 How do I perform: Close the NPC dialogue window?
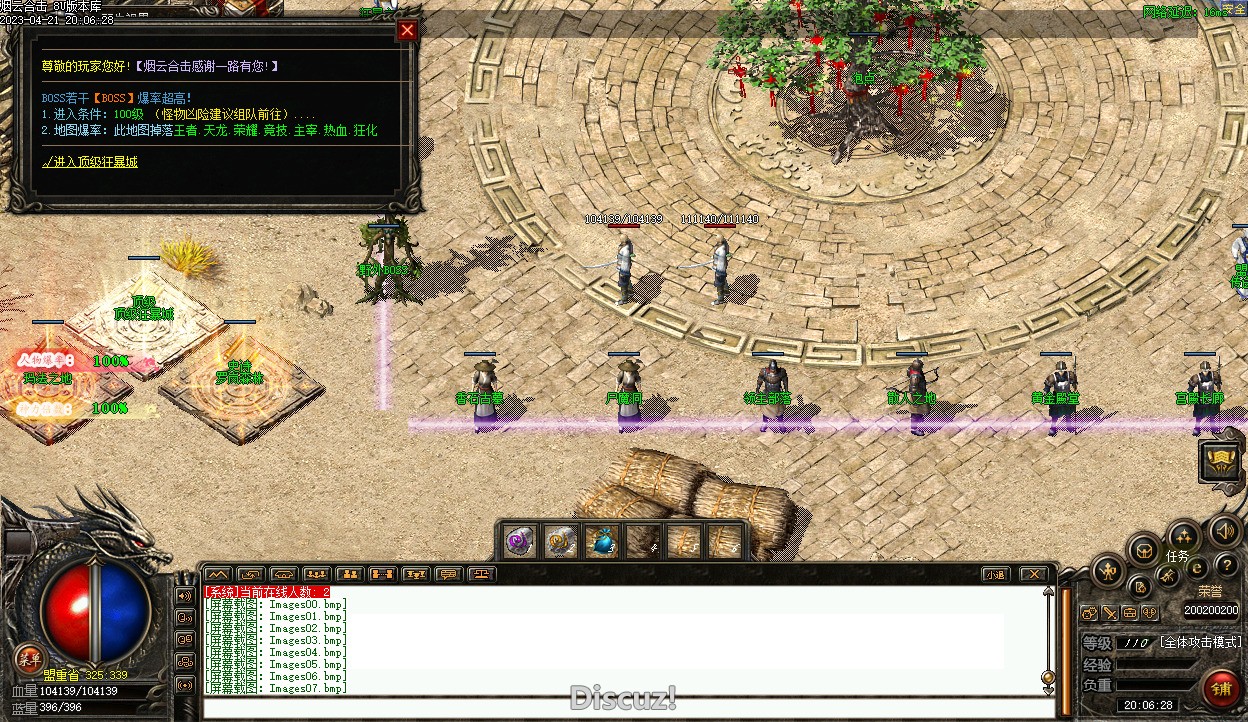coord(407,30)
